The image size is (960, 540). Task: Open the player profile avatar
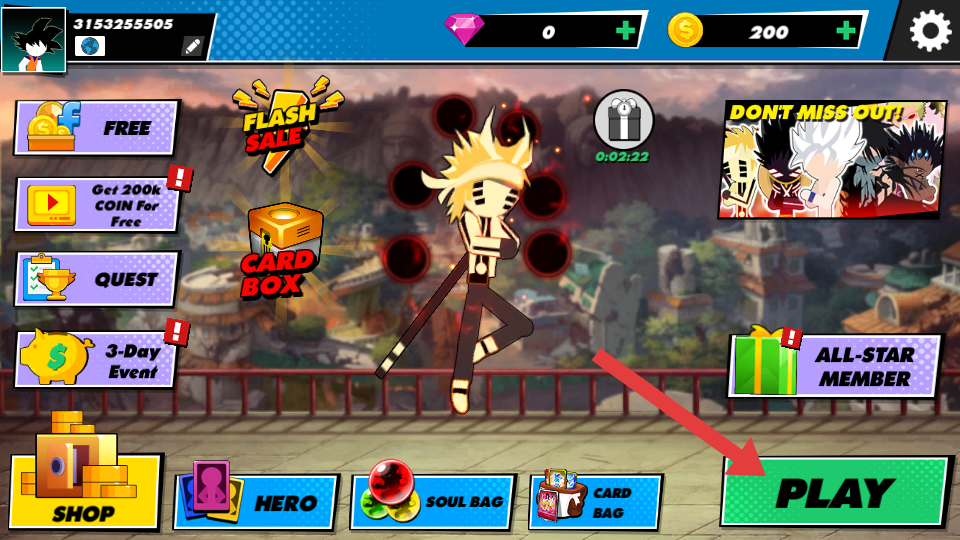click(x=34, y=40)
